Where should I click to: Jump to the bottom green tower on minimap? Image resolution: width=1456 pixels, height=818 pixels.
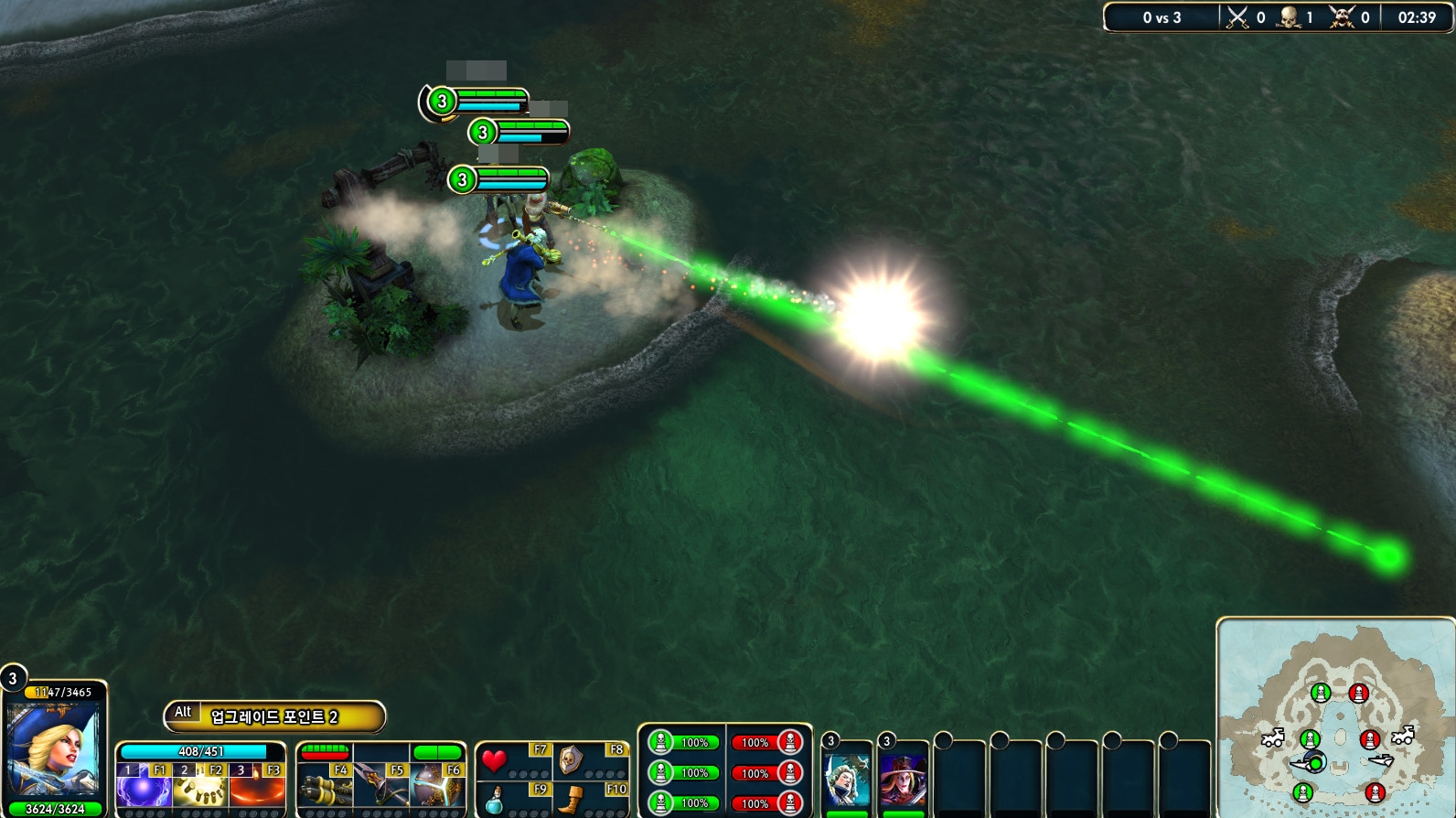coord(1303,792)
